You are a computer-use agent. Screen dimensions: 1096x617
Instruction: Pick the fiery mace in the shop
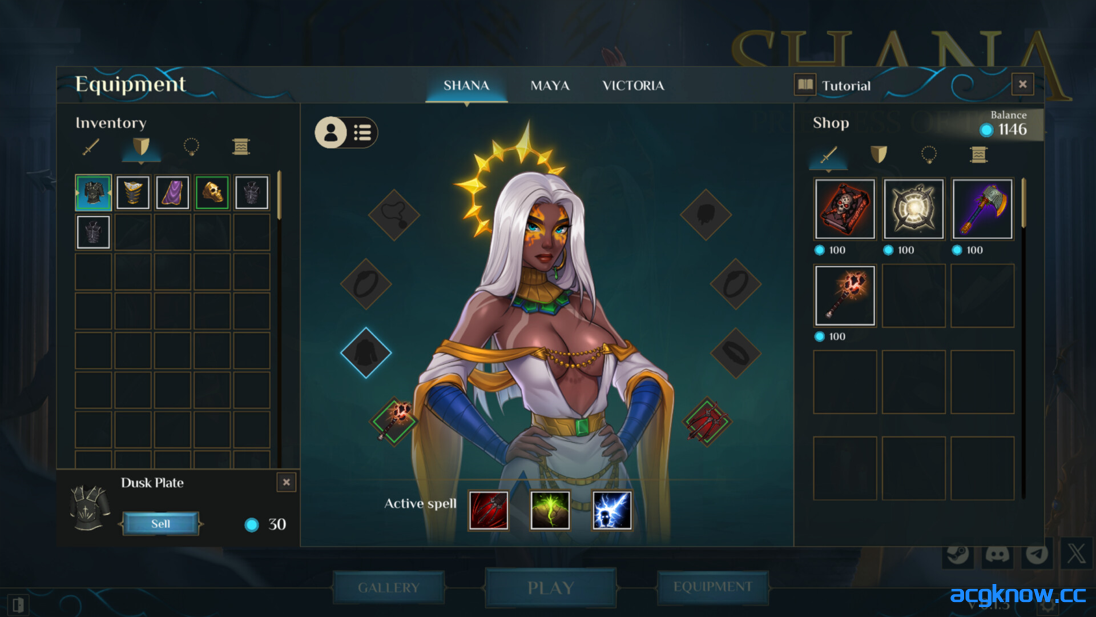click(845, 295)
